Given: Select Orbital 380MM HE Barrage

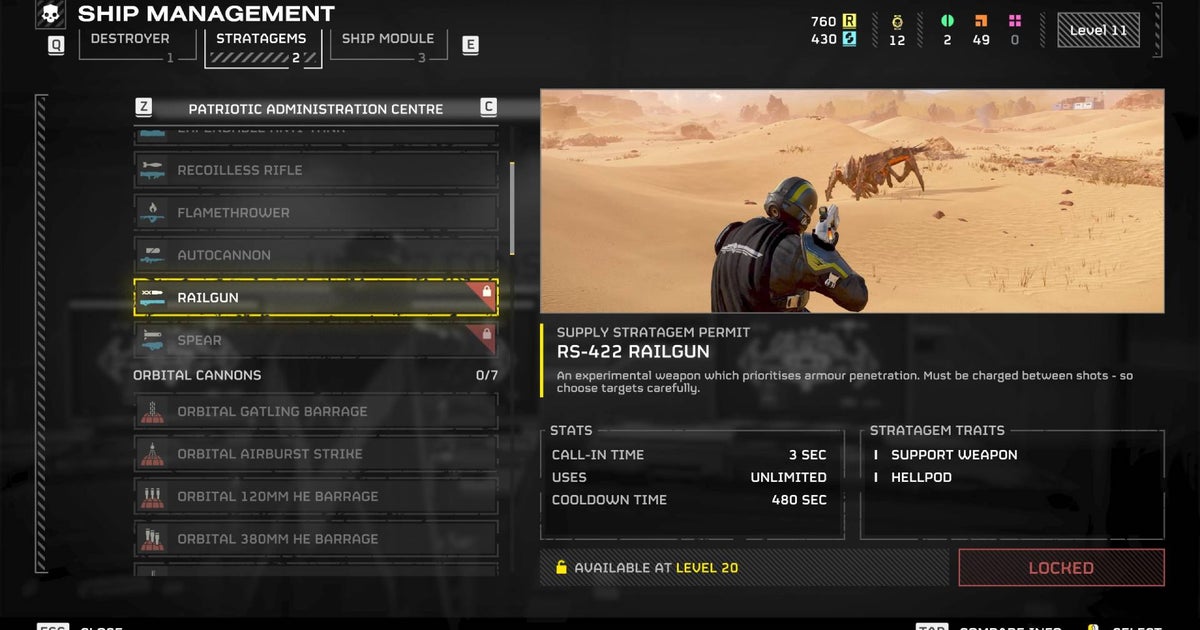Looking at the screenshot, I should pos(316,539).
